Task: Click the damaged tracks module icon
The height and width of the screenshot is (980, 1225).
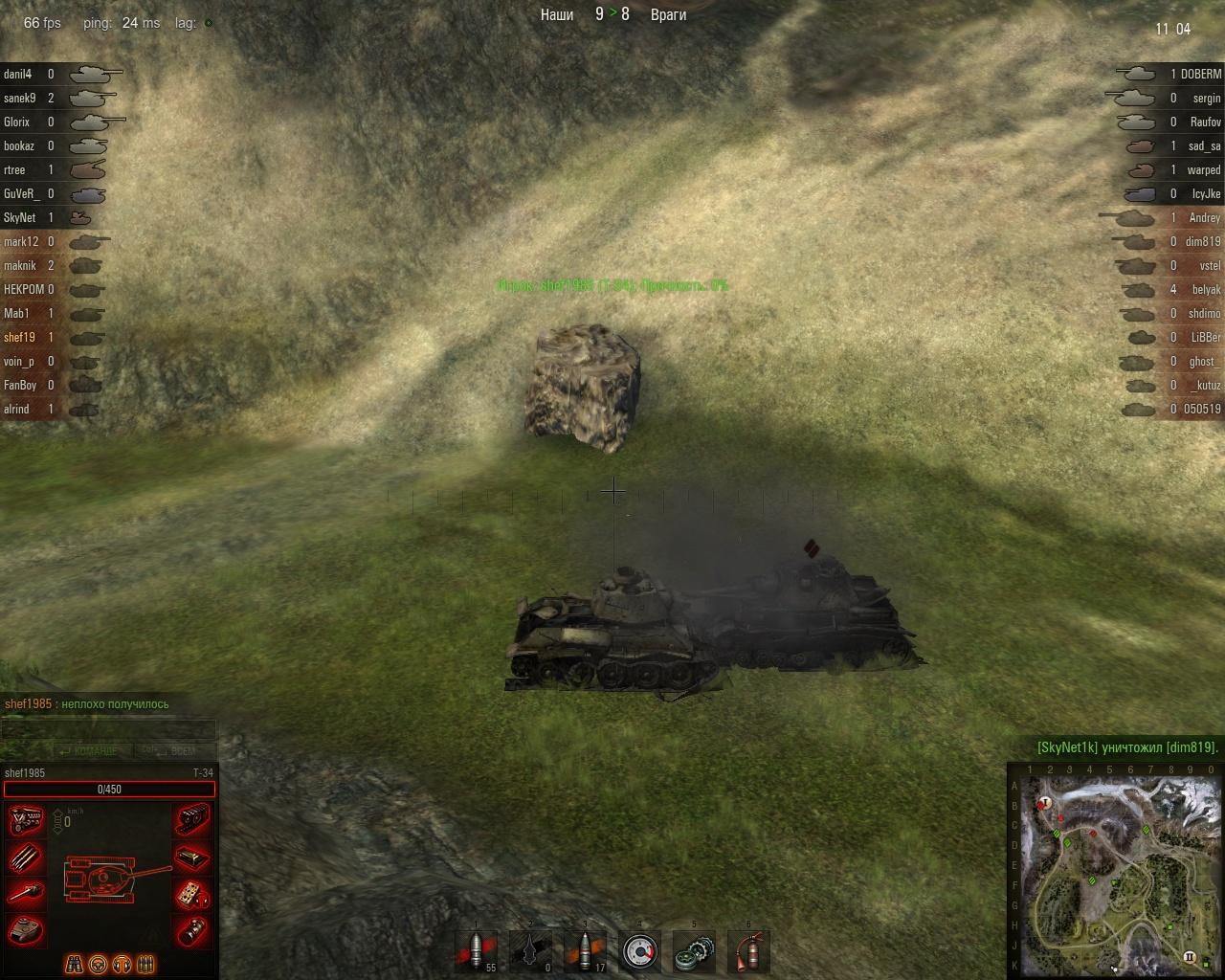Action: click(x=192, y=821)
